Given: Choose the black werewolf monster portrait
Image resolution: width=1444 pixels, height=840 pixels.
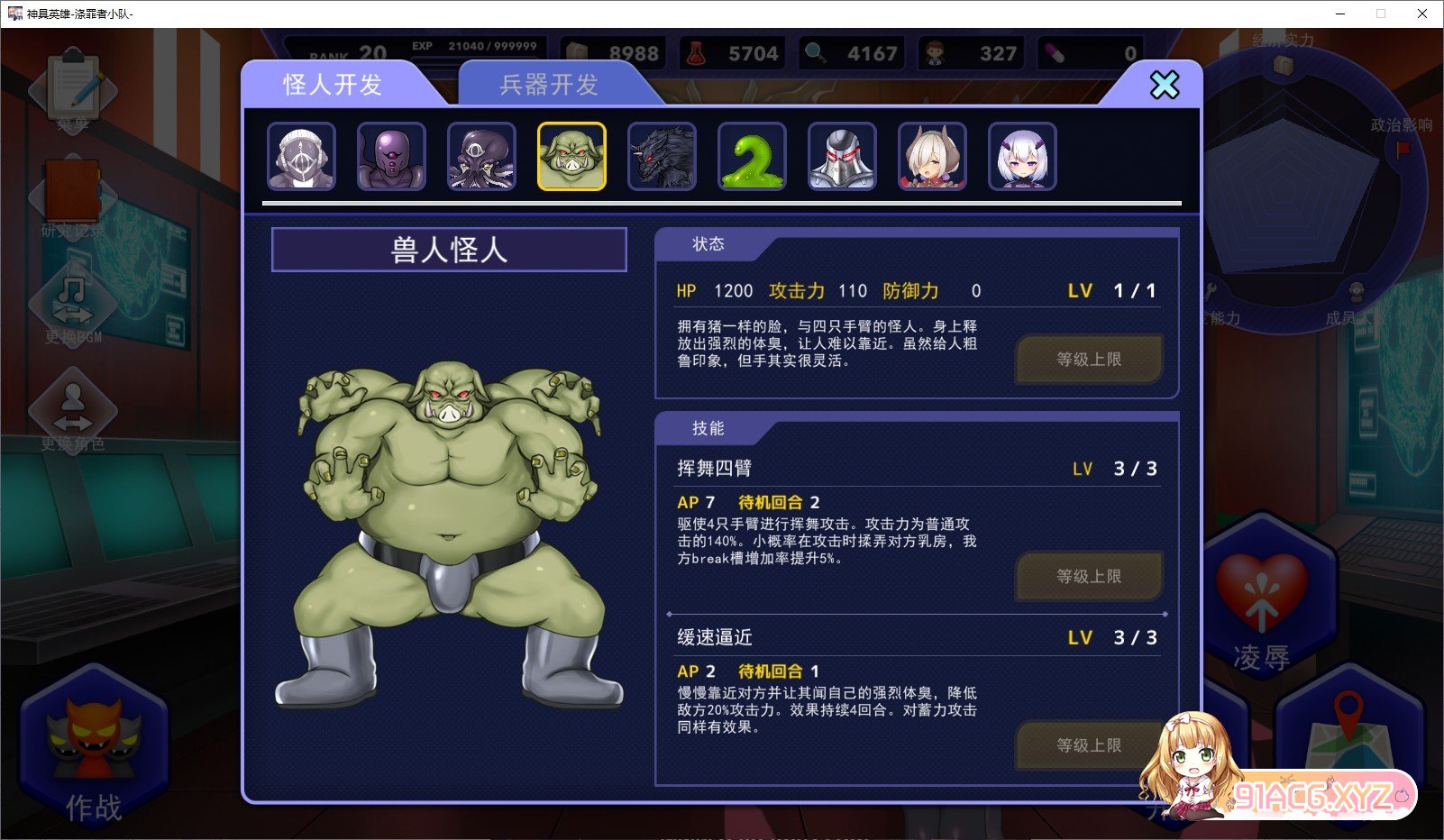Looking at the screenshot, I should (663, 157).
